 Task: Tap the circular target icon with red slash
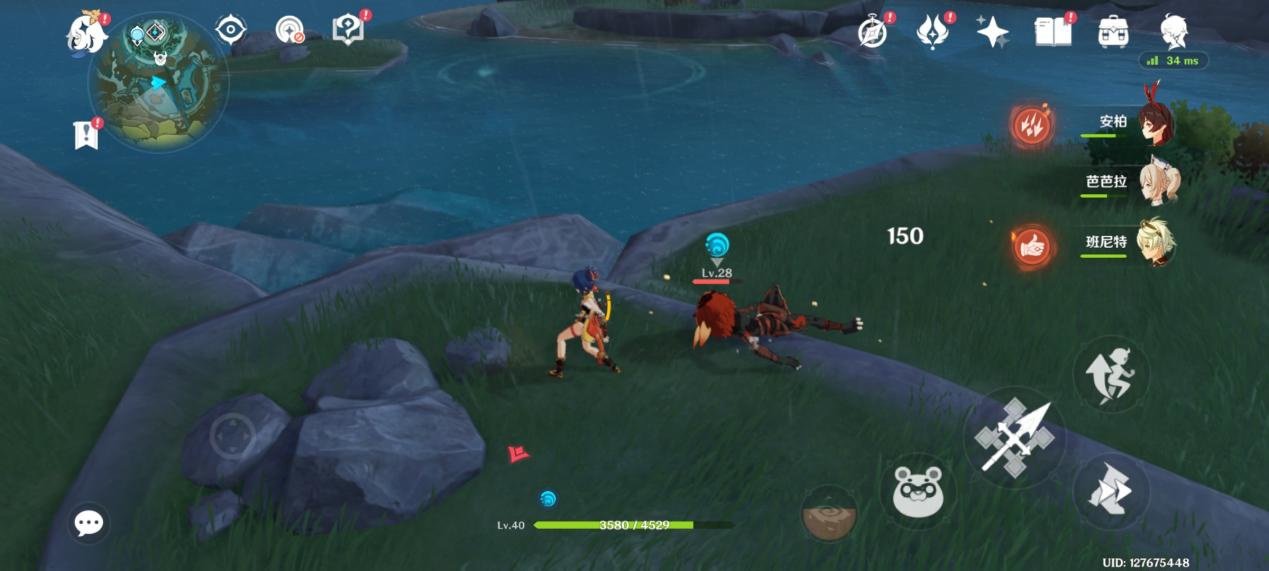pos(290,30)
